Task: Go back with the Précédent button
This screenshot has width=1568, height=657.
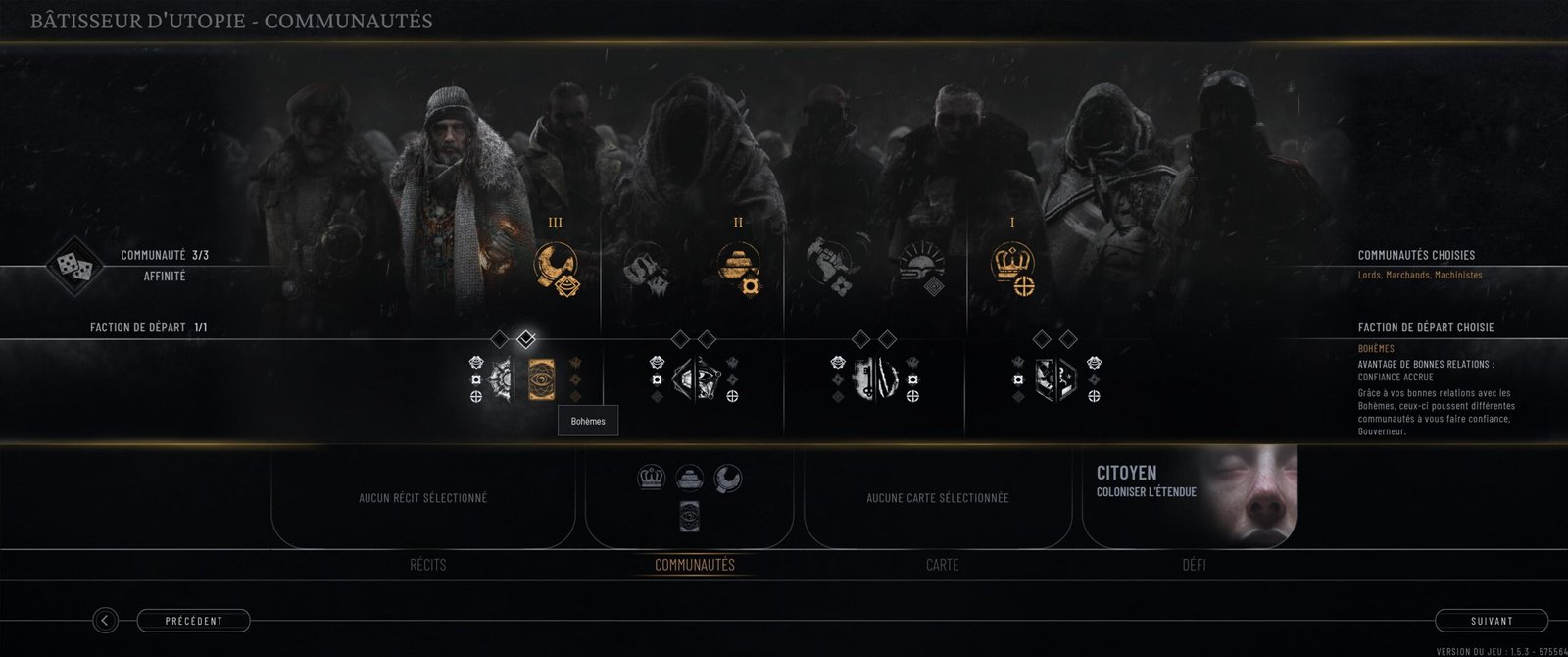Action: tap(193, 621)
